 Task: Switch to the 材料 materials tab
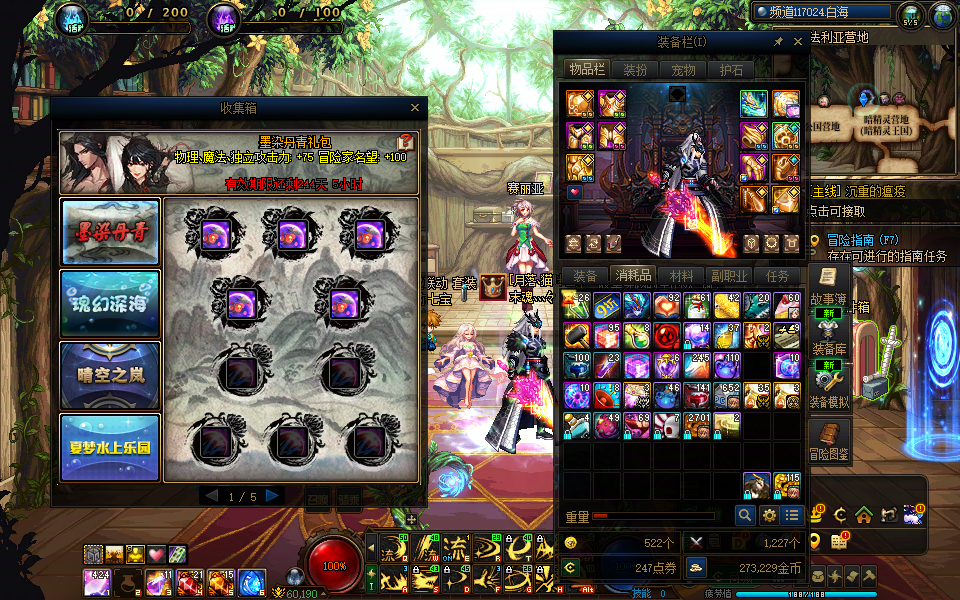(681, 276)
